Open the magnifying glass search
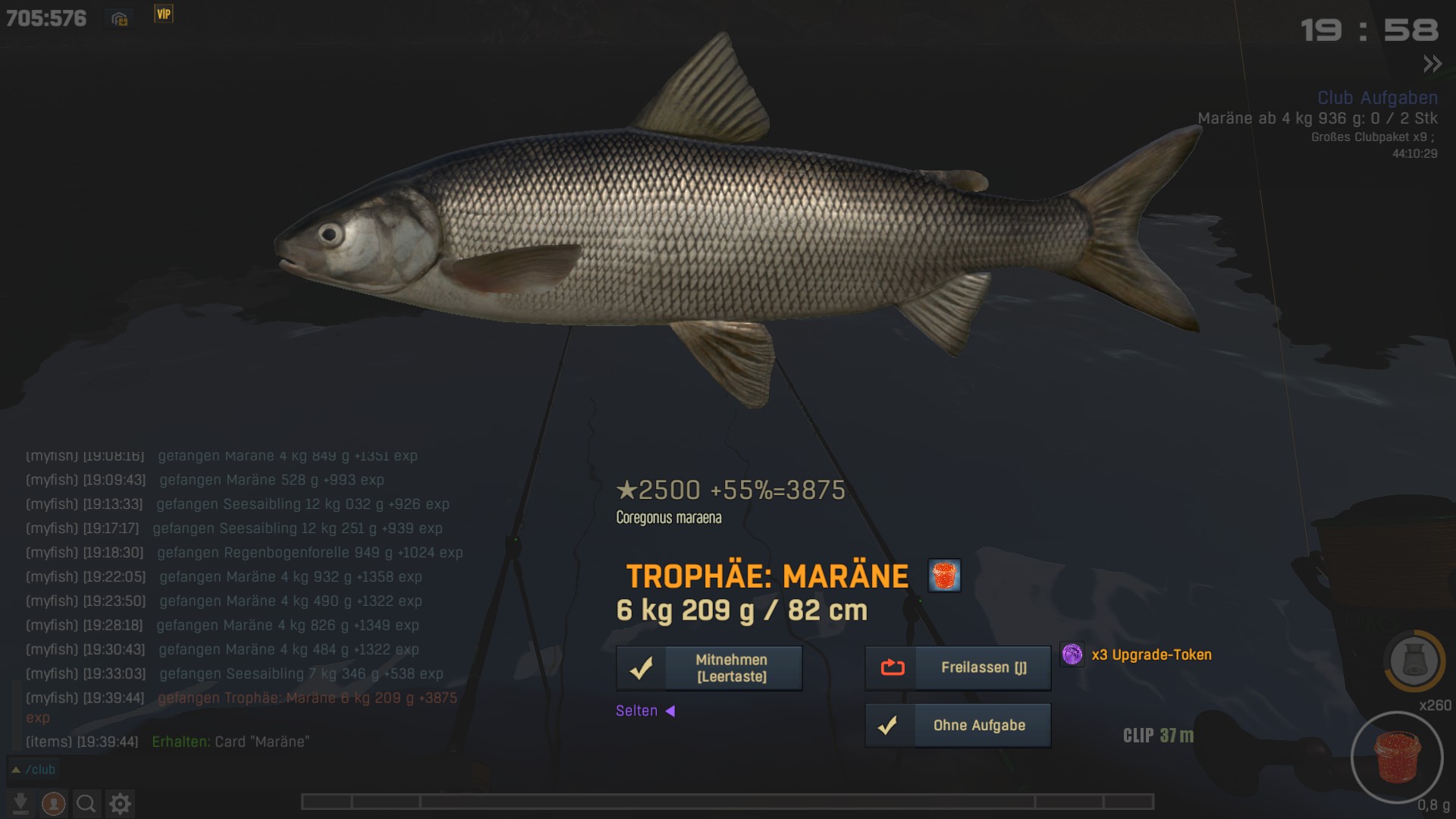Screen dimensions: 1456x819 (x=86, y=803)
